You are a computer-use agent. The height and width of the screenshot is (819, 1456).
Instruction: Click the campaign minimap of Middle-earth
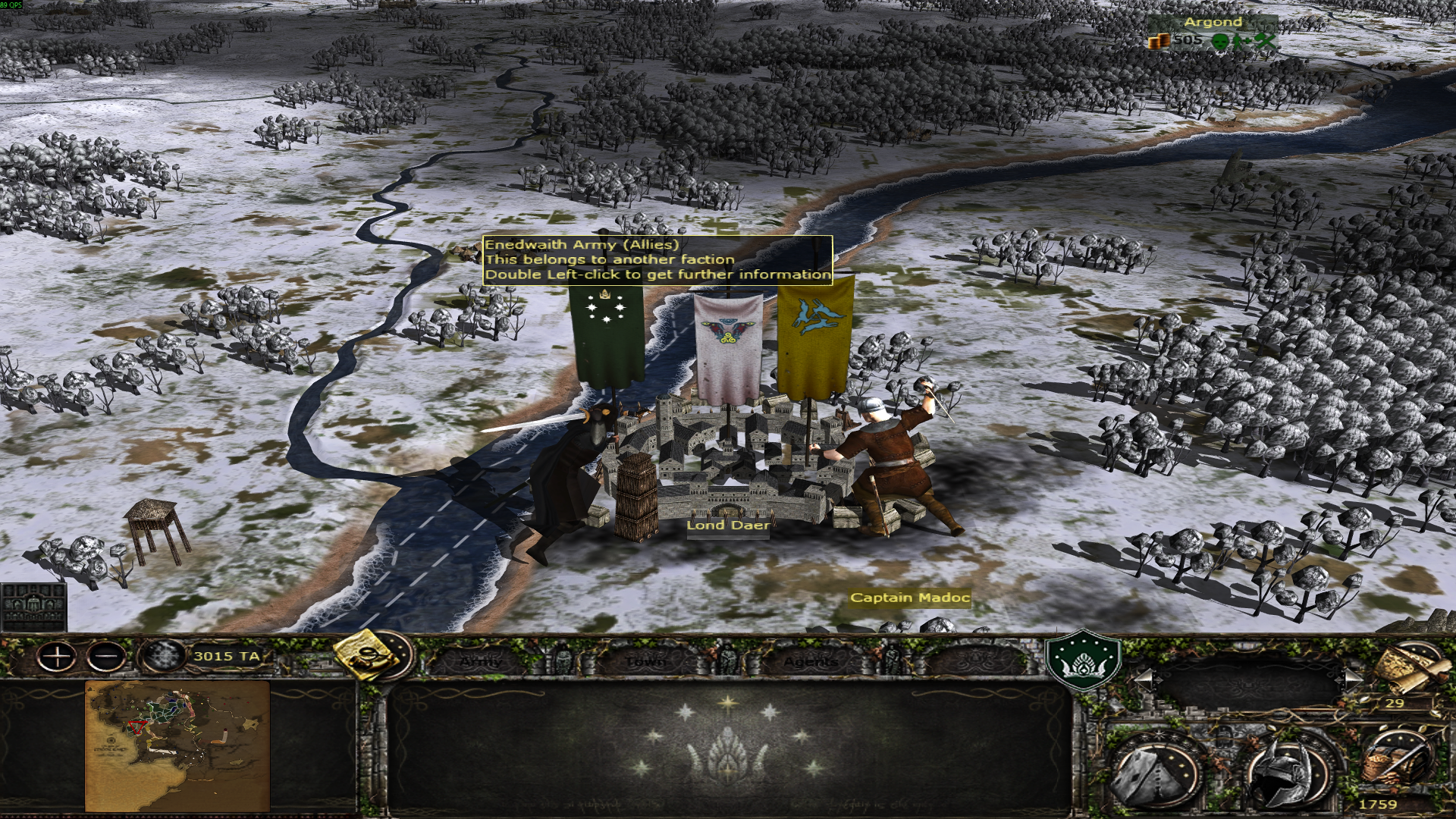(177, 745)
